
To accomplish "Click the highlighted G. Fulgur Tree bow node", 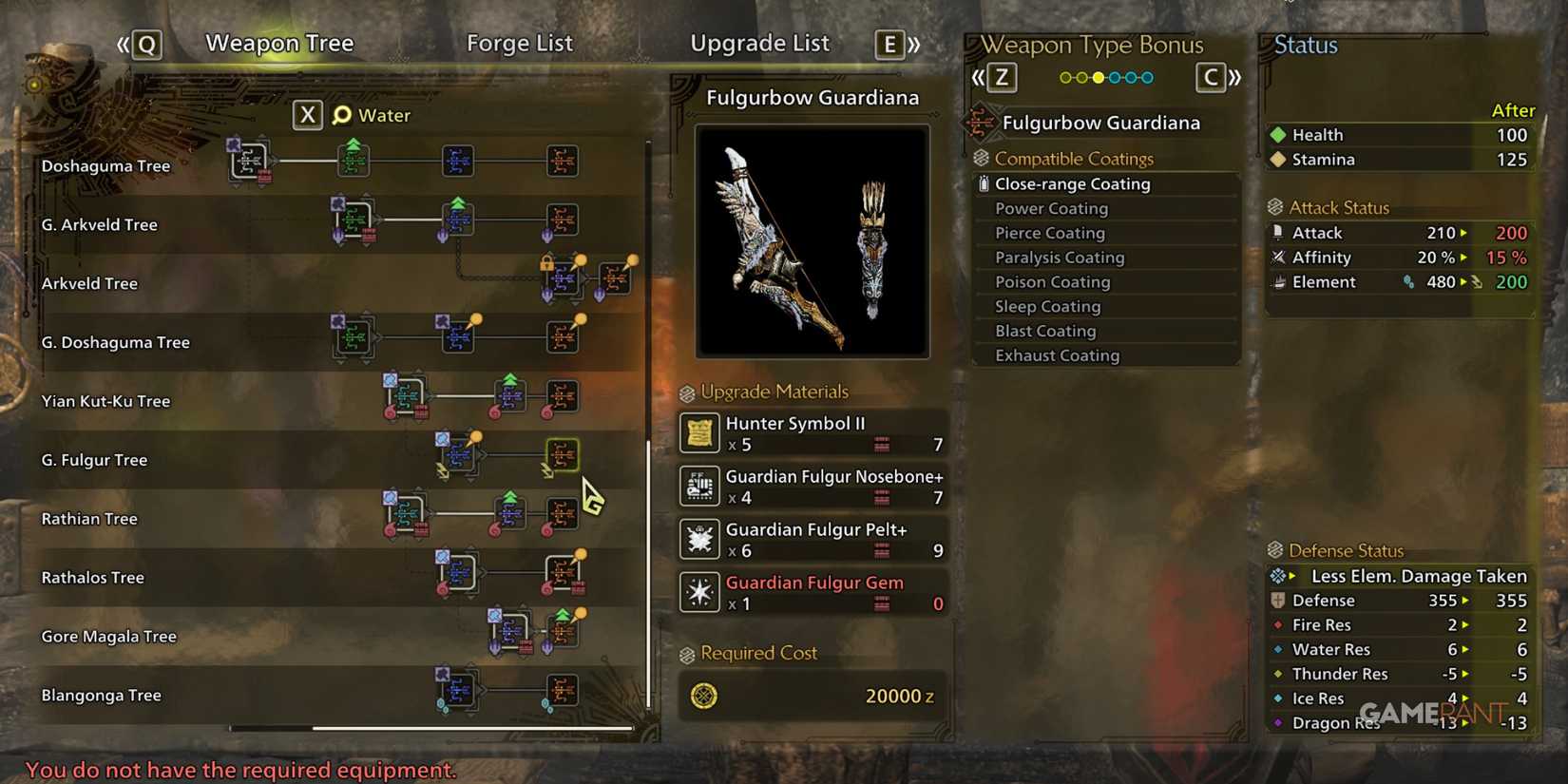I will (563, 455).
